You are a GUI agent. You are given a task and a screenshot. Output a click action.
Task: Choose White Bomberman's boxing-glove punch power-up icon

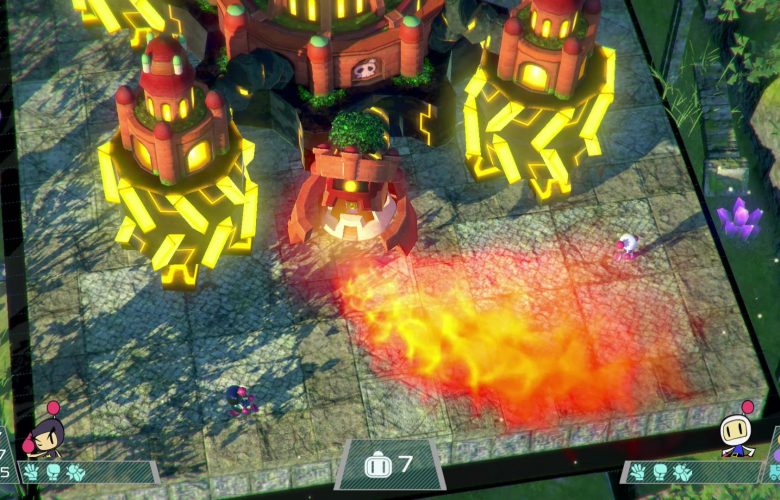tap(660, 472)
